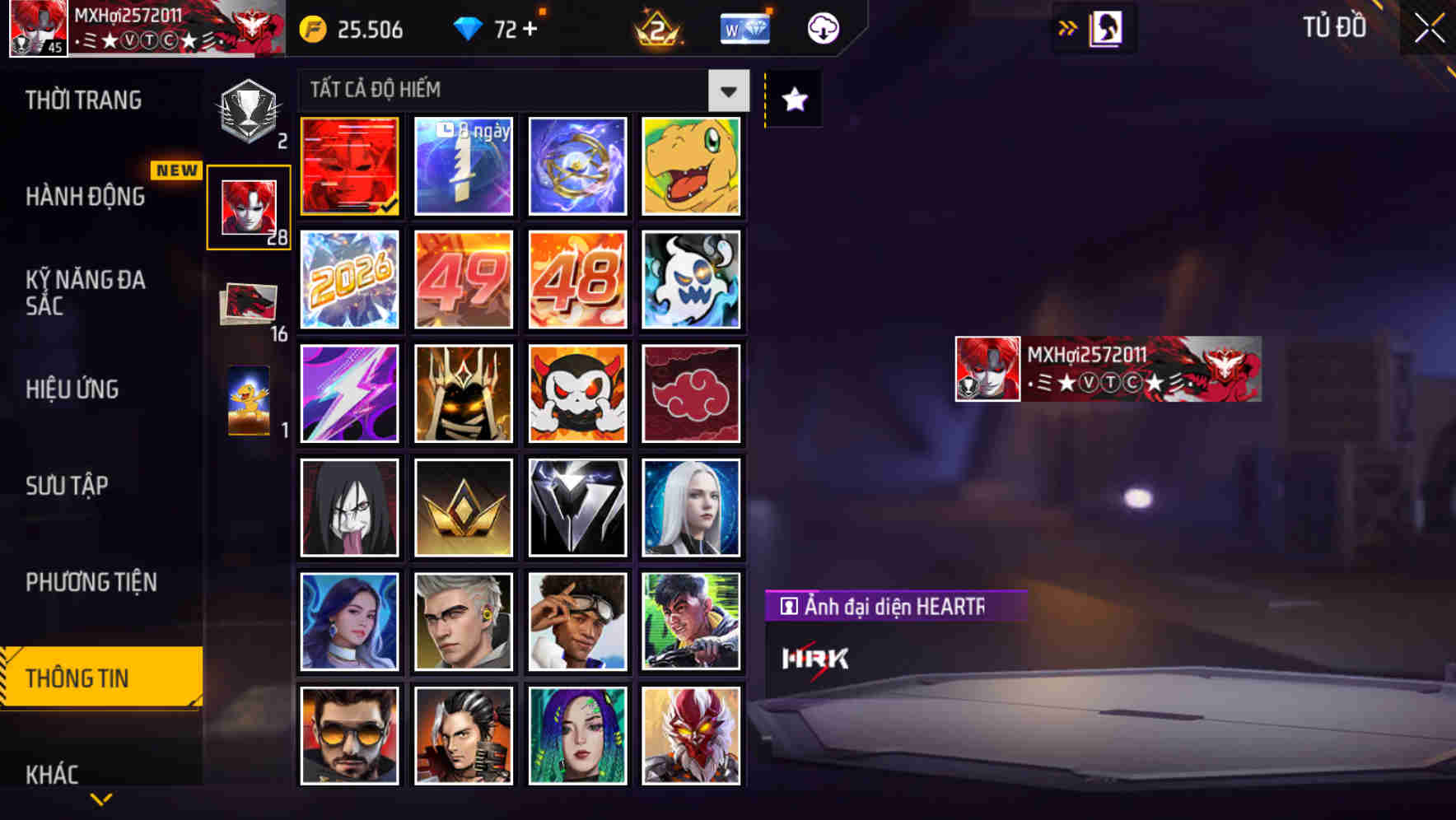Click the diamond balance icon
1456x820 pixels.
point(469,27)
